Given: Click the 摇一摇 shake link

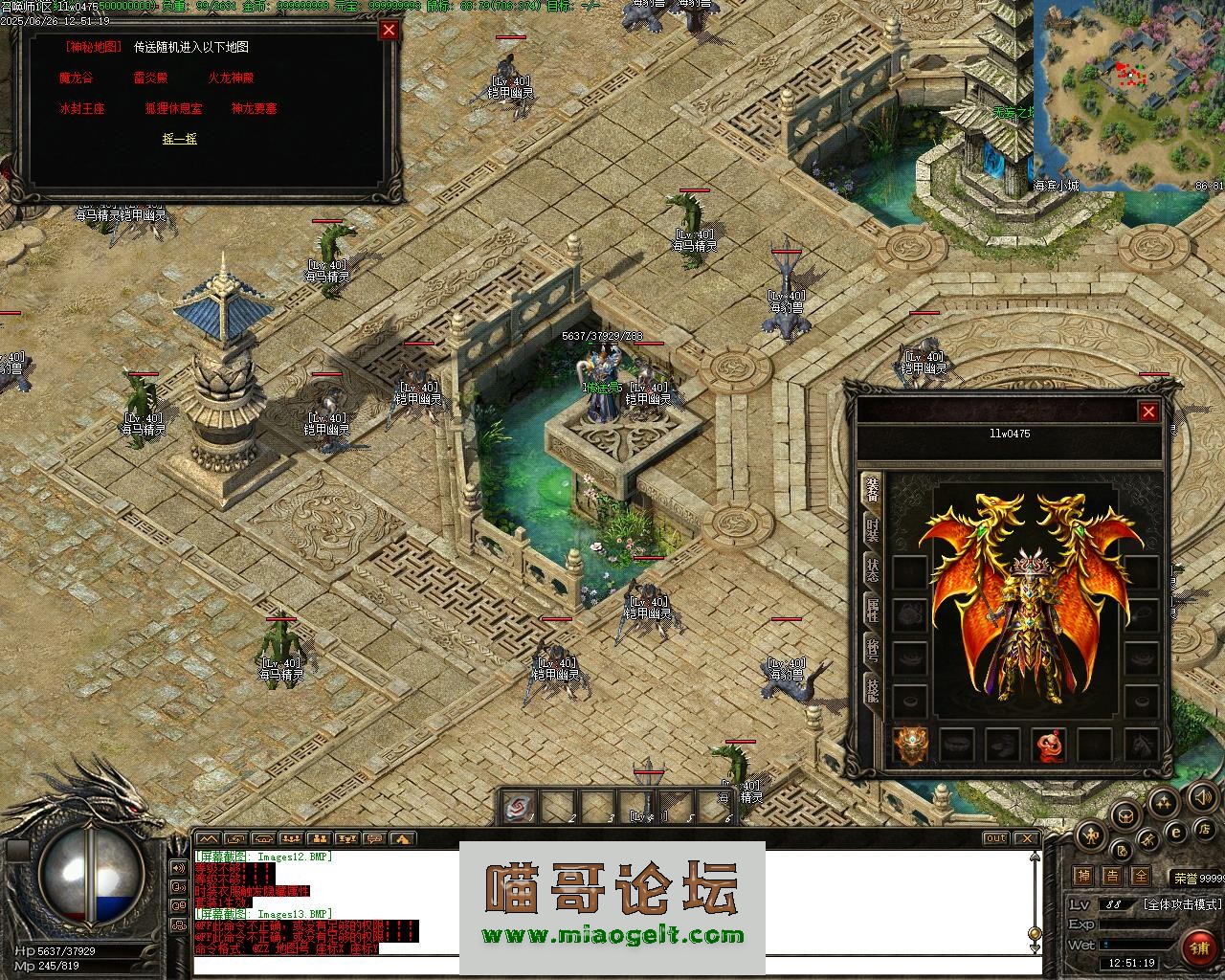Looking at the screenshot, I should tap(180, 139).
